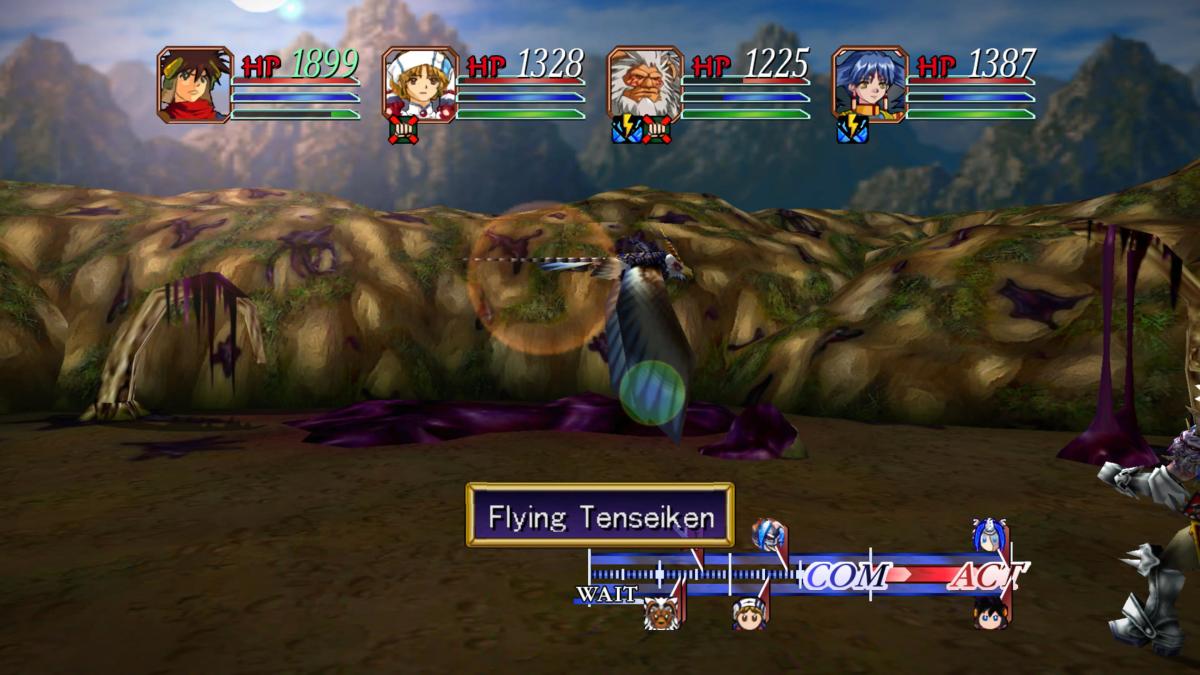Click the lightning status icon under the blue-haired portrait
Screen dimensions: 1200x675
(x=851, y=131)
